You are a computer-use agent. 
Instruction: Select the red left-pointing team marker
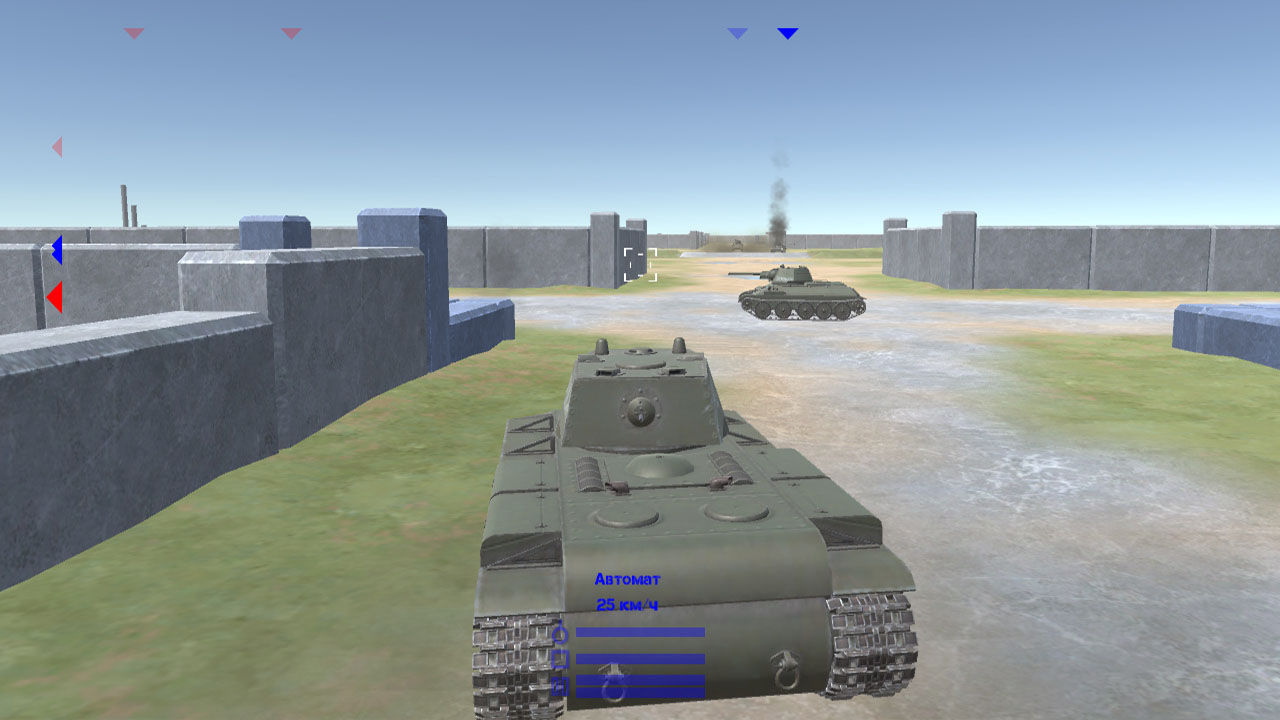[x=56, y=296]
